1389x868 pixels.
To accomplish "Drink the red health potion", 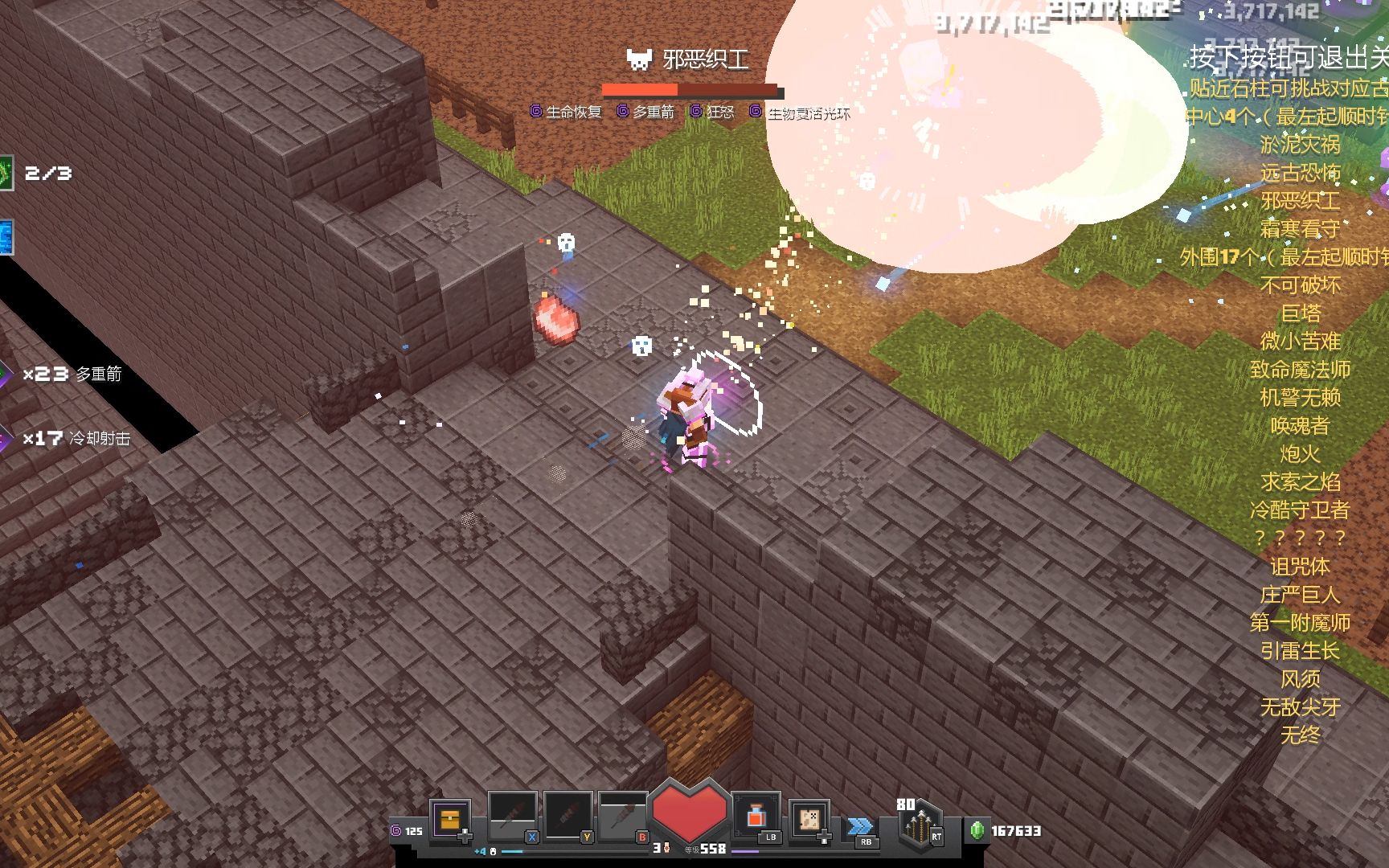I will (x=756, y=817).
